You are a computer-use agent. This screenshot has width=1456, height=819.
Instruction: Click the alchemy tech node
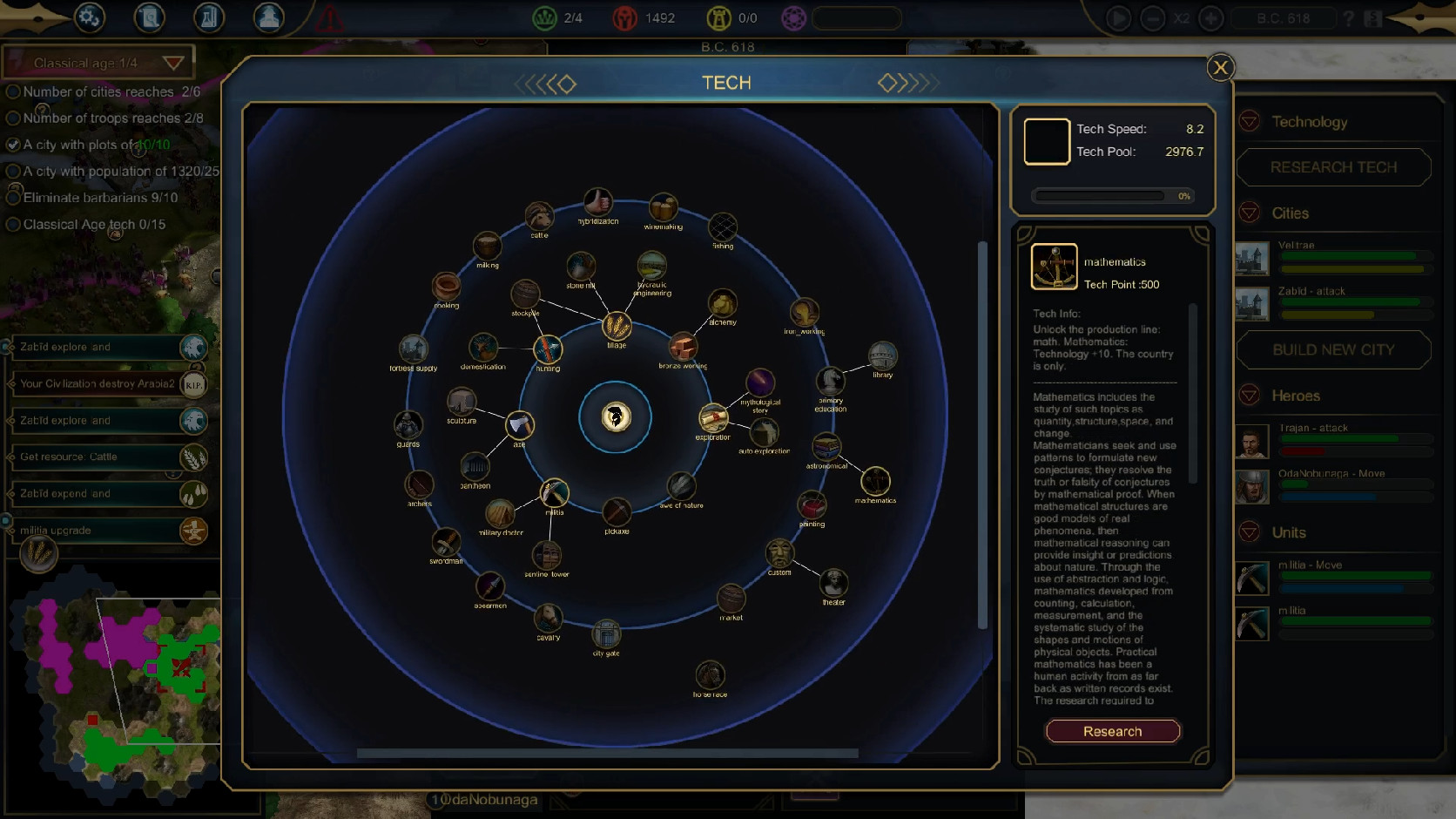point(725,306)
